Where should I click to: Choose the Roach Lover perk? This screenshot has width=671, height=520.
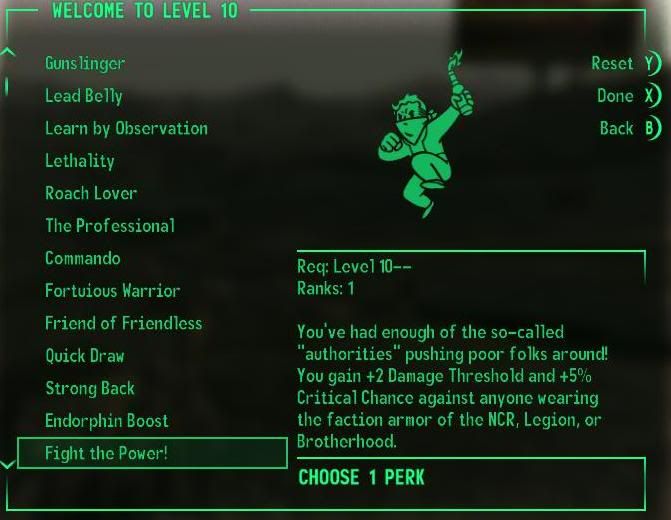pyautogui.click(x=91, y=193)
